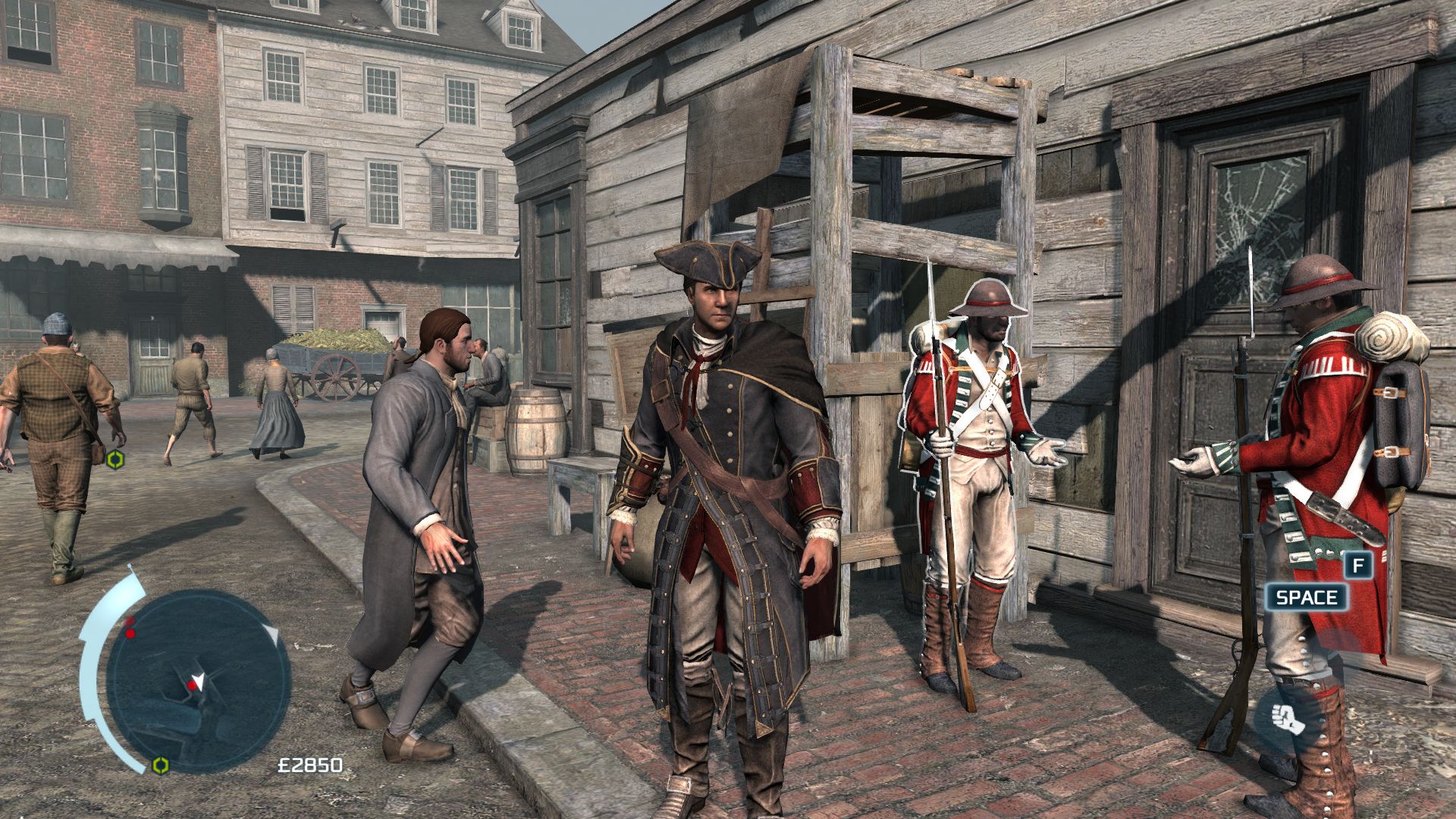Click the green hexagon marker on the minimap rim

159,764
